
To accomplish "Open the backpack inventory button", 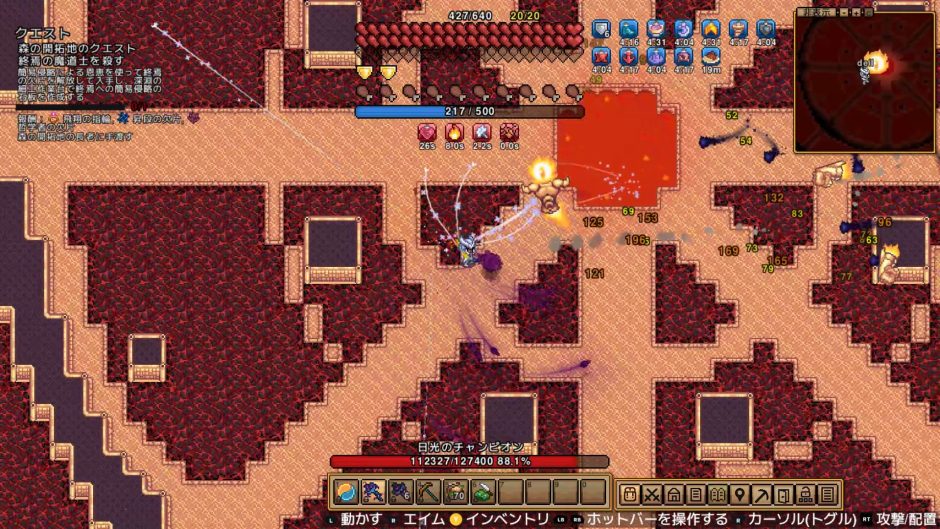I will coord(631,494).
